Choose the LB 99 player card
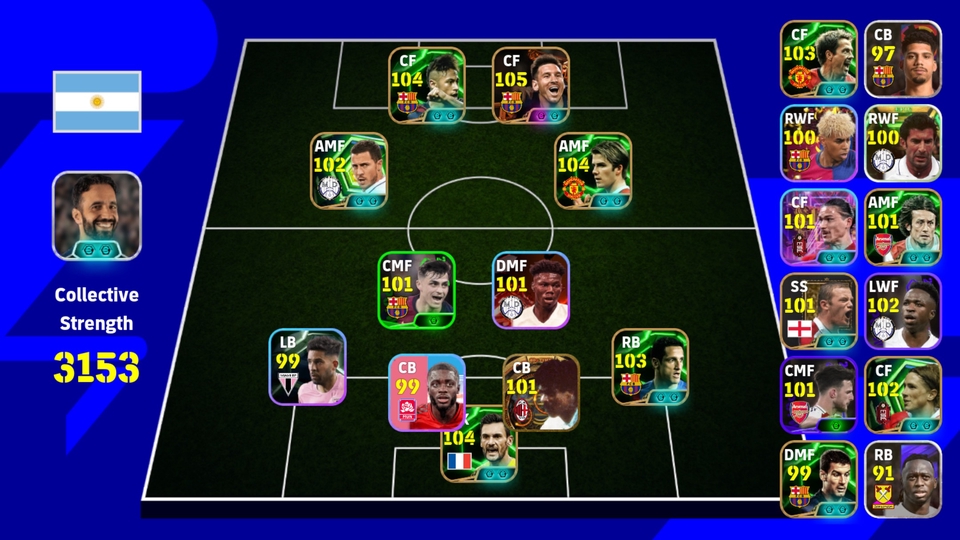 click(x=307, y=367)
